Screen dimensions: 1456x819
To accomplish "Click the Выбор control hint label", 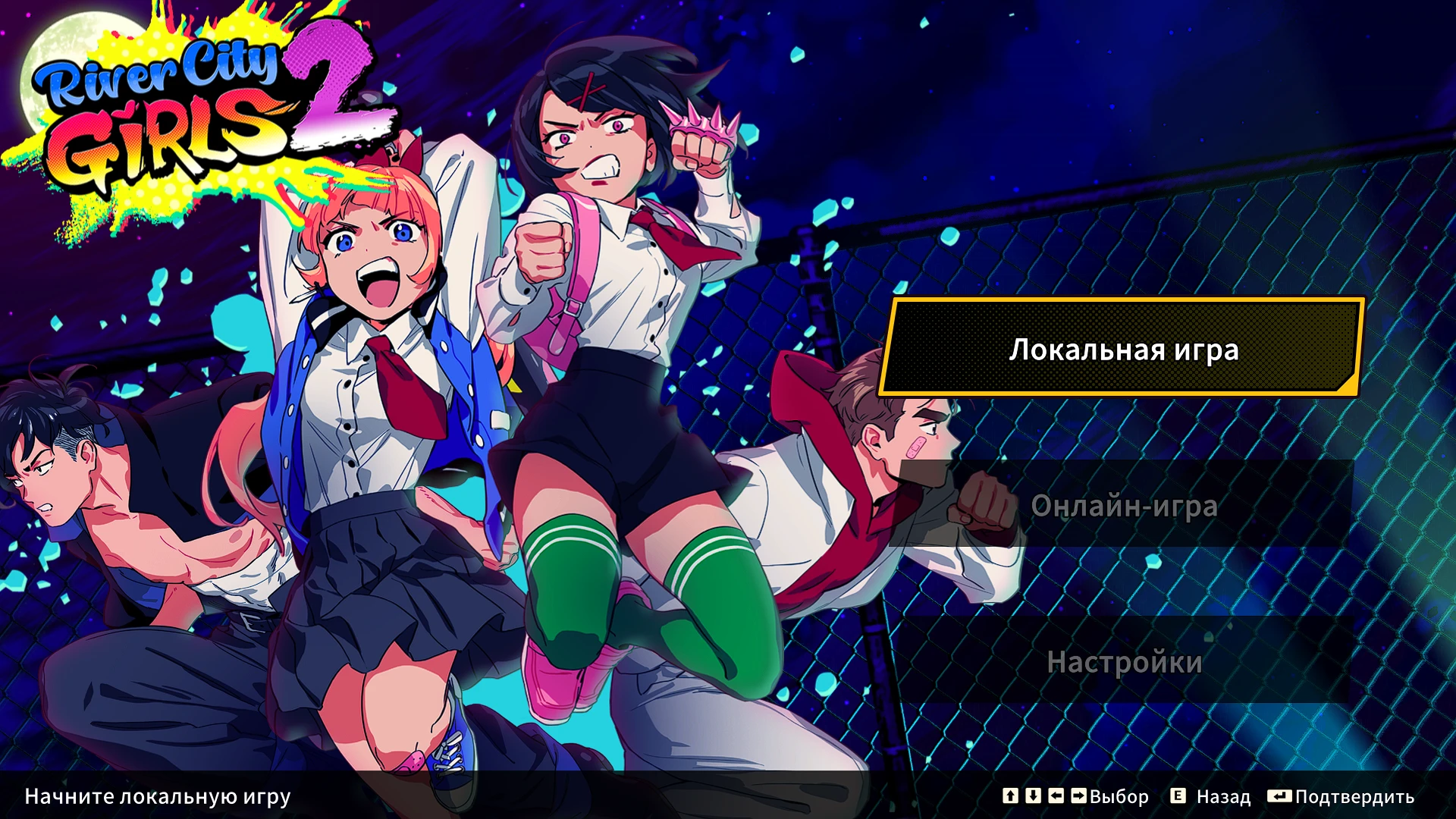I will coord(1120,797).
